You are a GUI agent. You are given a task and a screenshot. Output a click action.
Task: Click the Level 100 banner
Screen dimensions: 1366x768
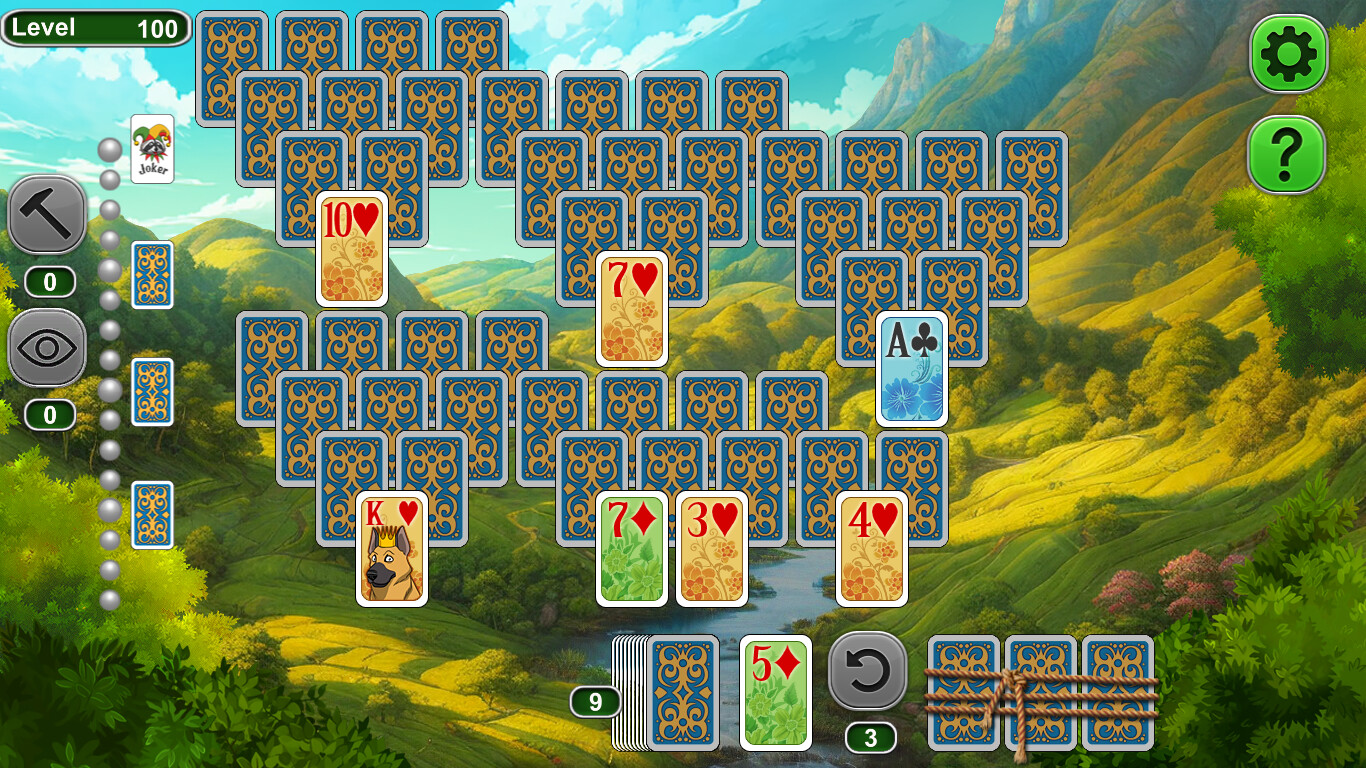tap(94, 28)
